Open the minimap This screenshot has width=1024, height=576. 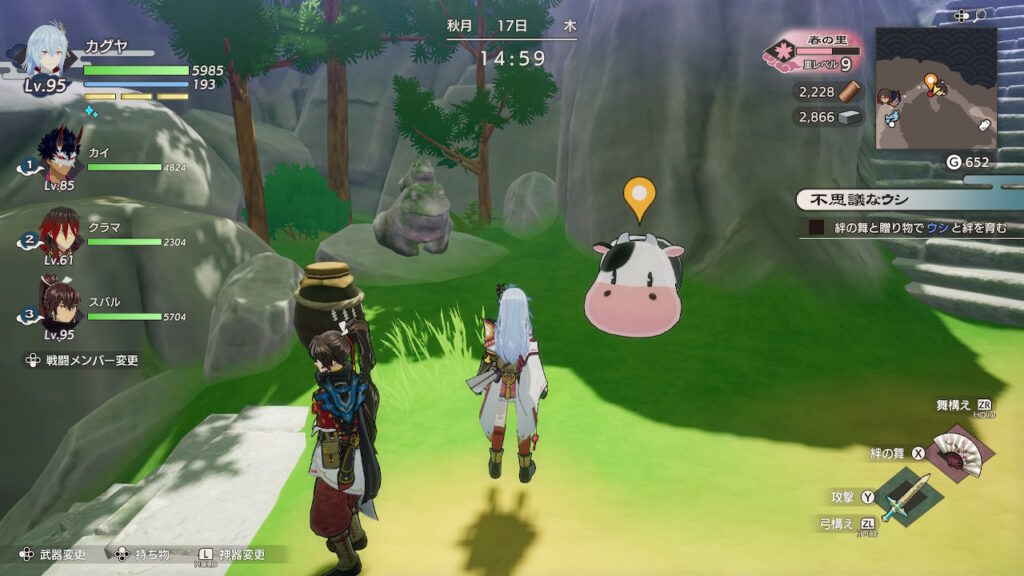pos(936,88)
